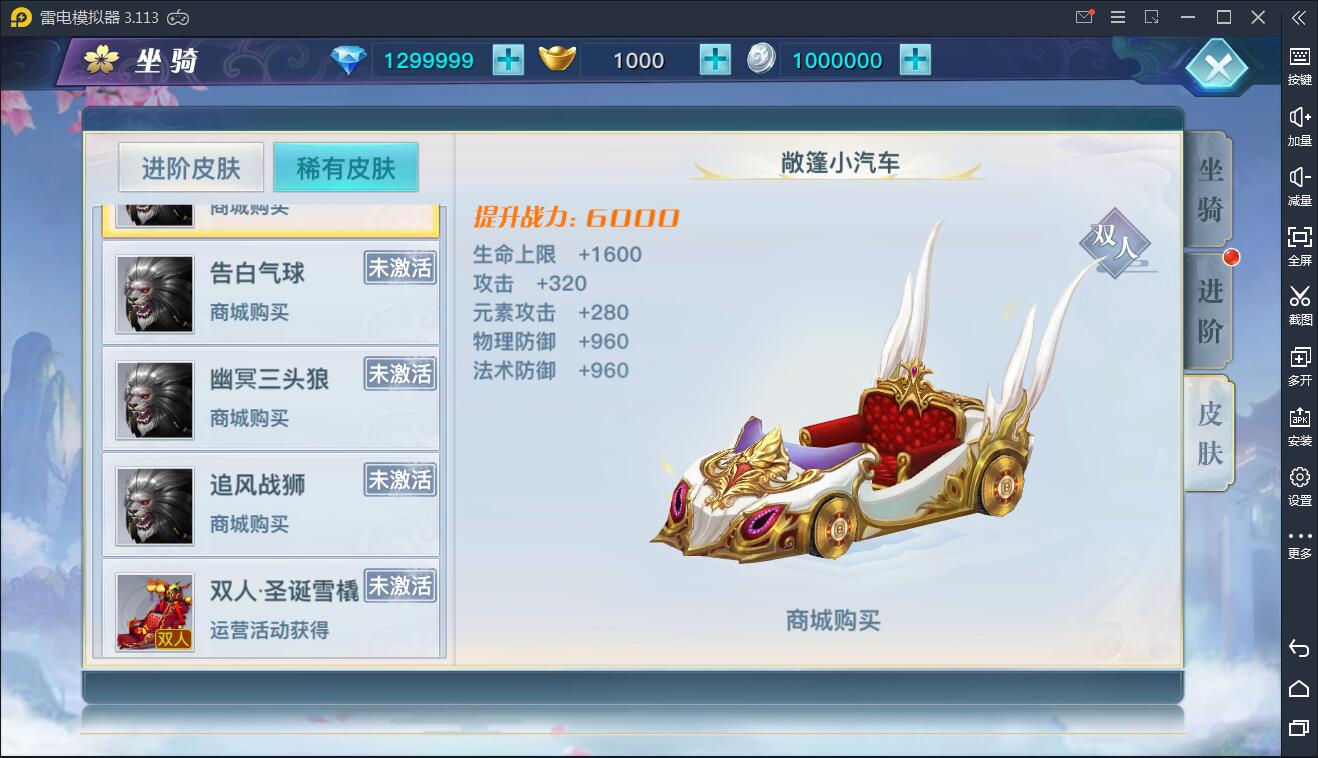1318x758 pixels.
Task: Open the 按键 keyboard mapping panel
Action: 1300,62
